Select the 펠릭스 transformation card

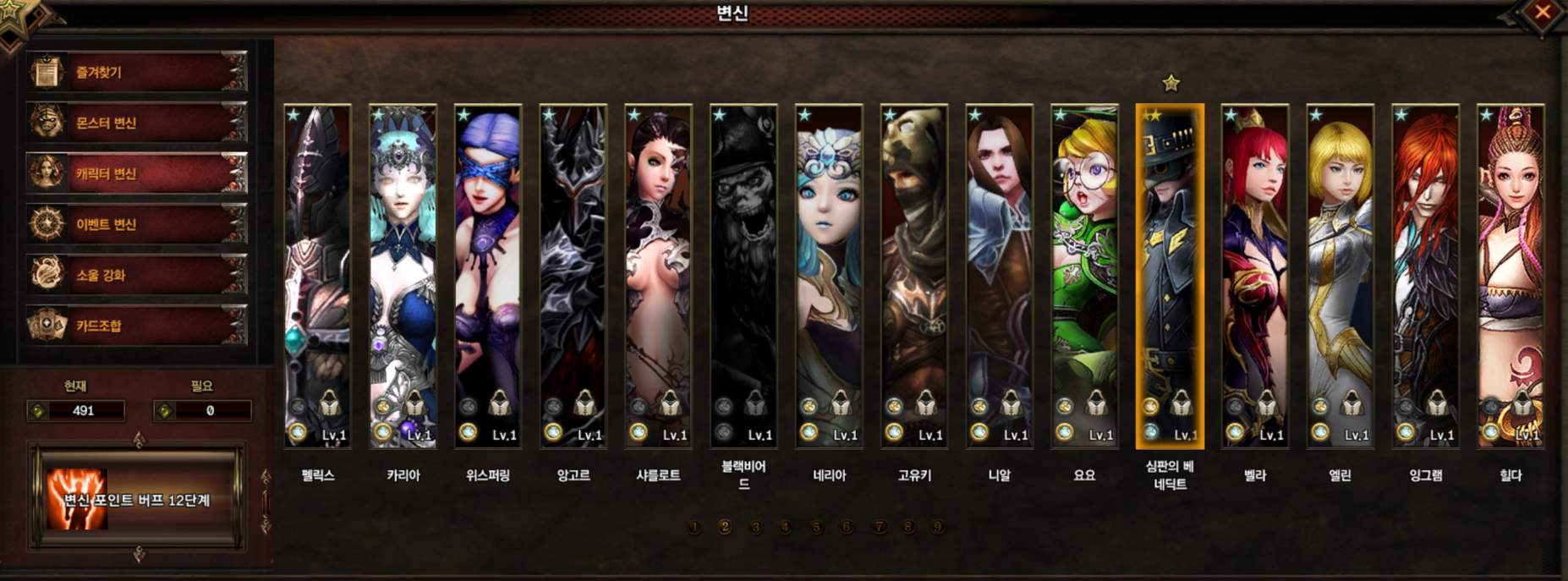pos(317,276)
